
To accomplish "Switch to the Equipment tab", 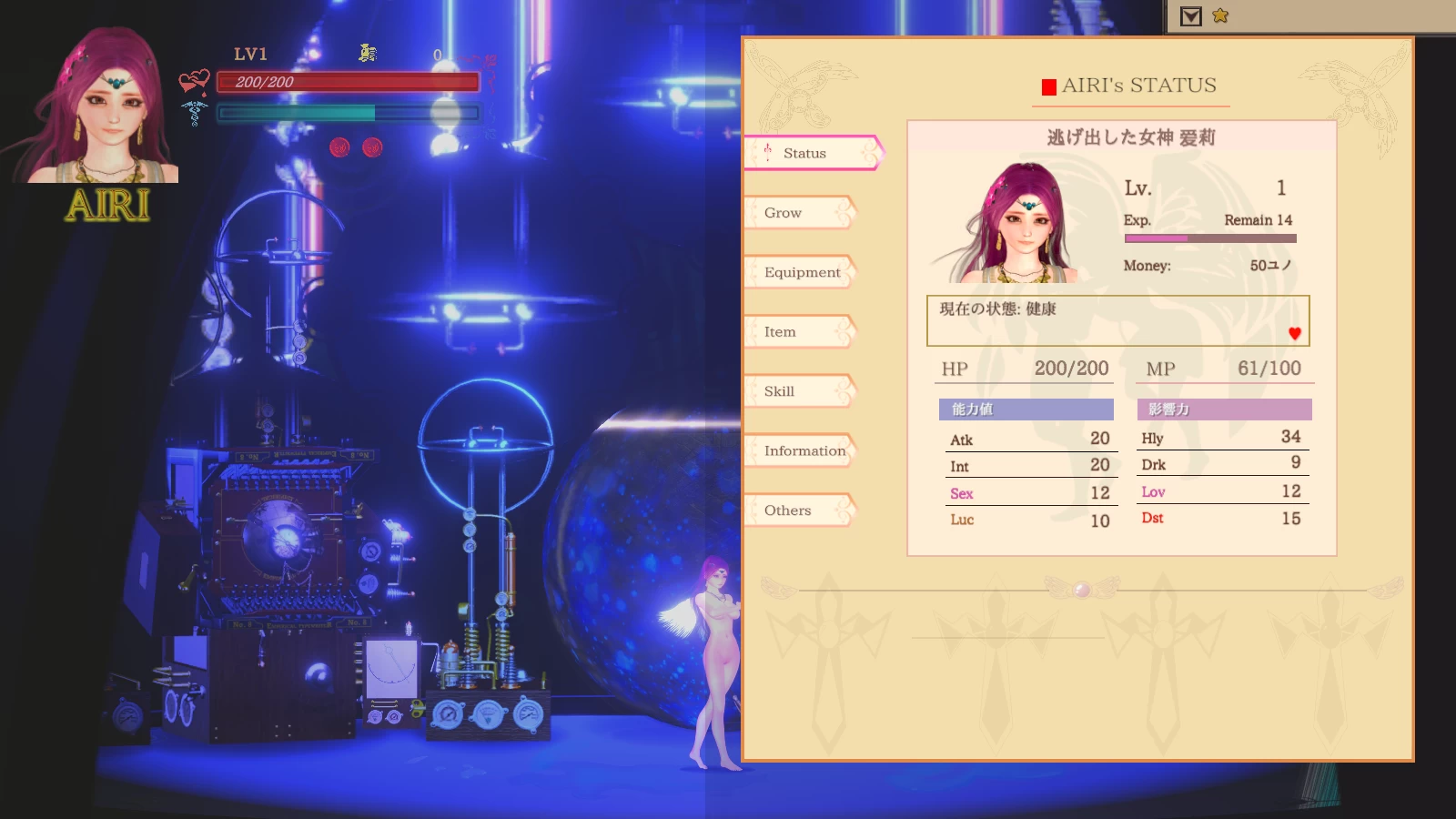I will [x=801, y=272].
